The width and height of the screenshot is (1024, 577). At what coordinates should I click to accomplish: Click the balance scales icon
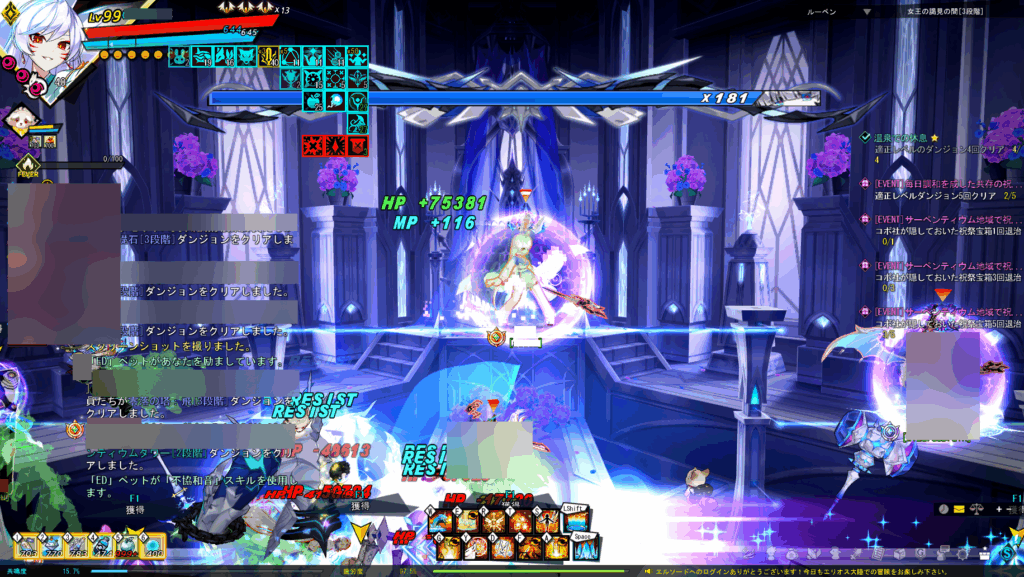[x=975, y=509]
